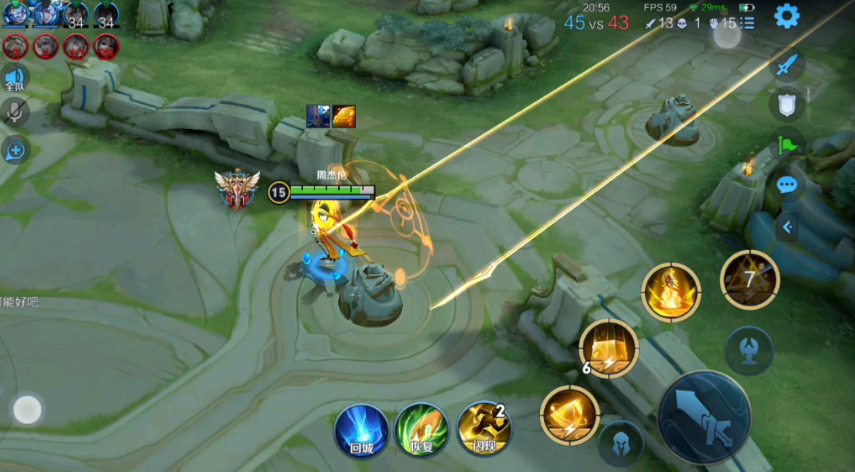Toggle the 全队 team voice speaker
The width and height of the screenshot is (855, 472).
[14, 77]
